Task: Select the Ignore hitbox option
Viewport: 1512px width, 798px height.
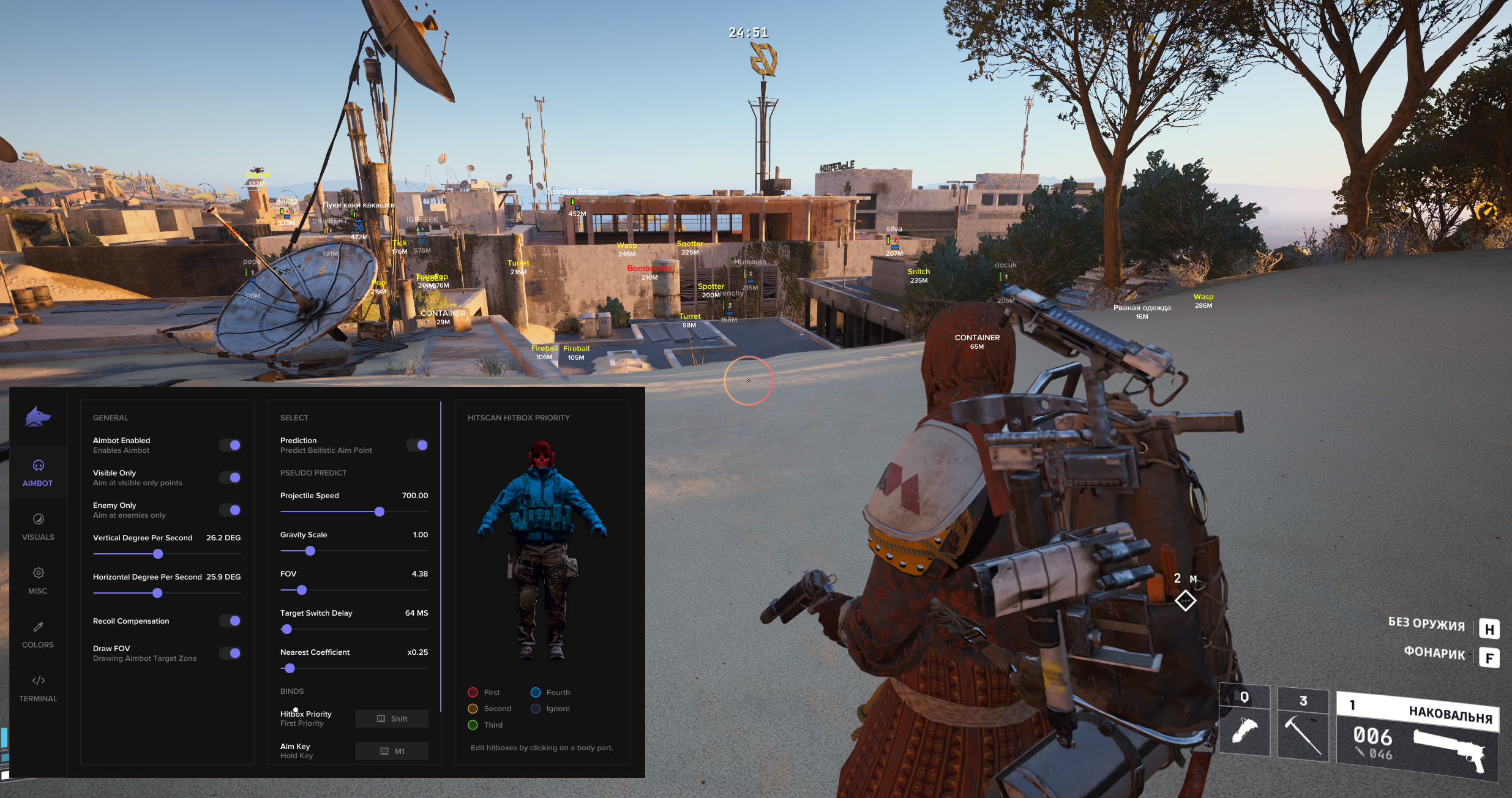Action: click(536, 709)
